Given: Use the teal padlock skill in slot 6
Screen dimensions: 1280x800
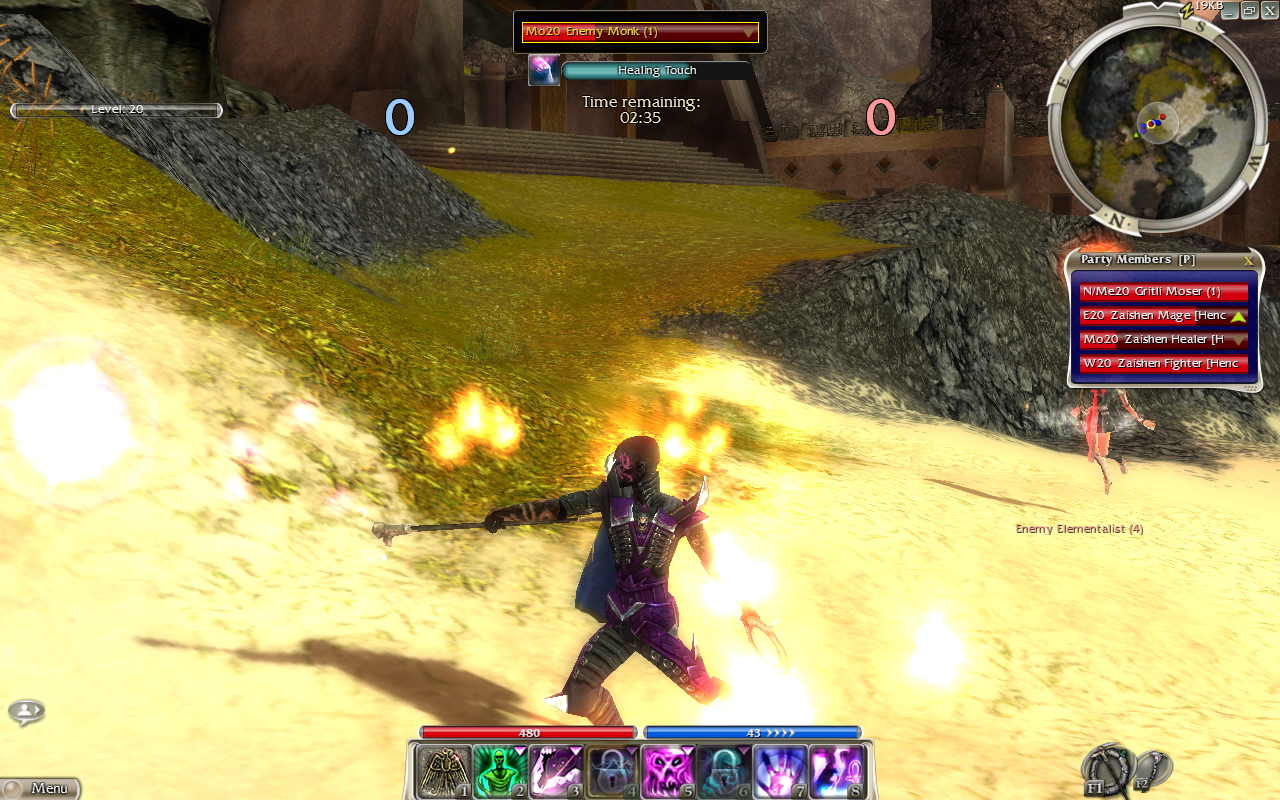Looking at the screenshot, I should tap(723, 772).
